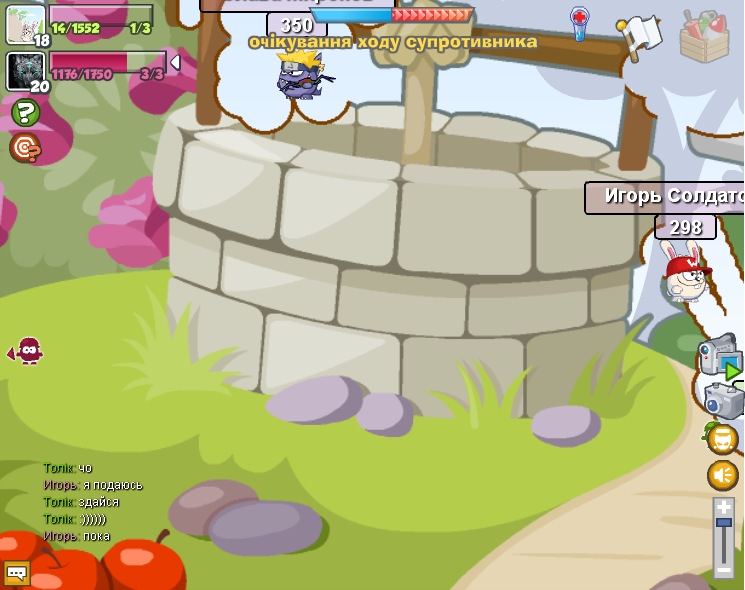Click the blue zoom slider handle
The image size is (745, 590).
click(x=724, y=522)
